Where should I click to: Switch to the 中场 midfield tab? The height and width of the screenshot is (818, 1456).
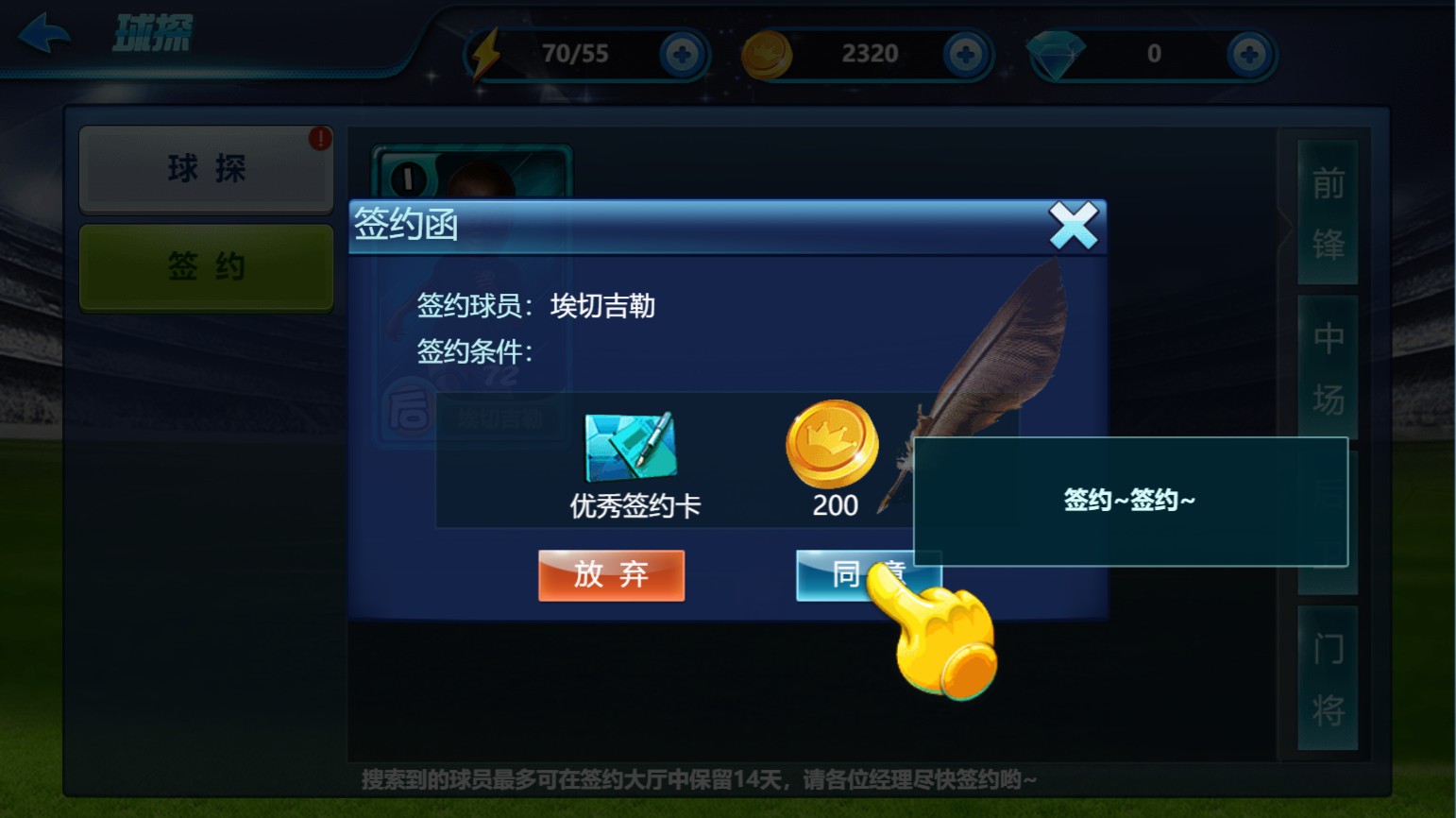[x=1329, y=368]
